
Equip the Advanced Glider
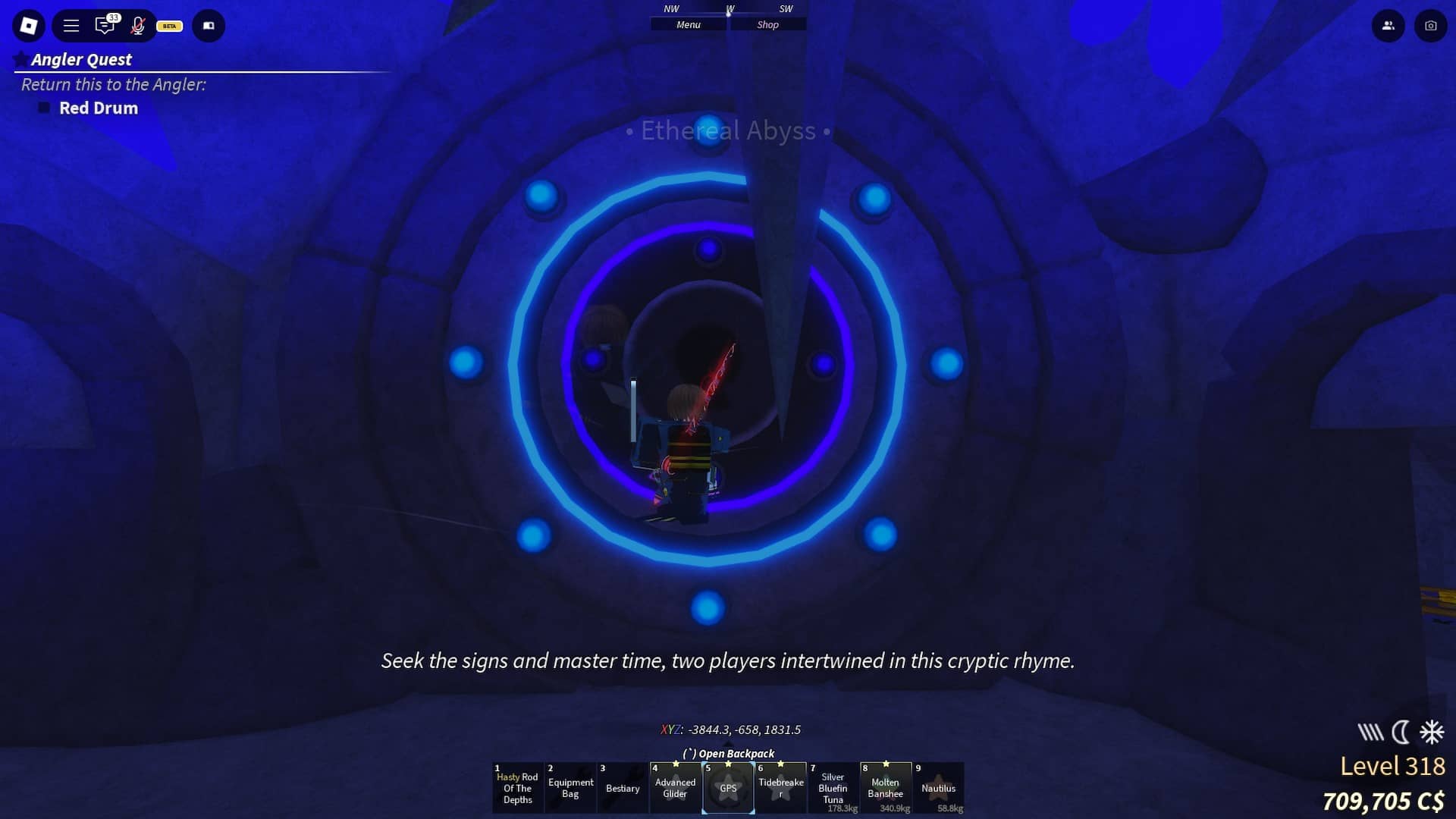(676, 789)
